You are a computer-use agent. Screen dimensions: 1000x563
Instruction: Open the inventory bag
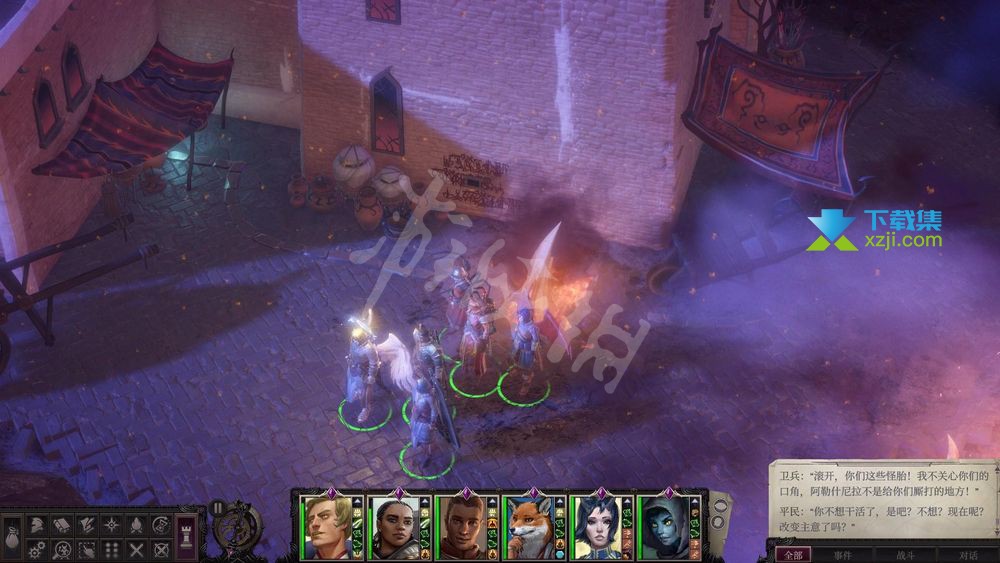coord(10,536)
